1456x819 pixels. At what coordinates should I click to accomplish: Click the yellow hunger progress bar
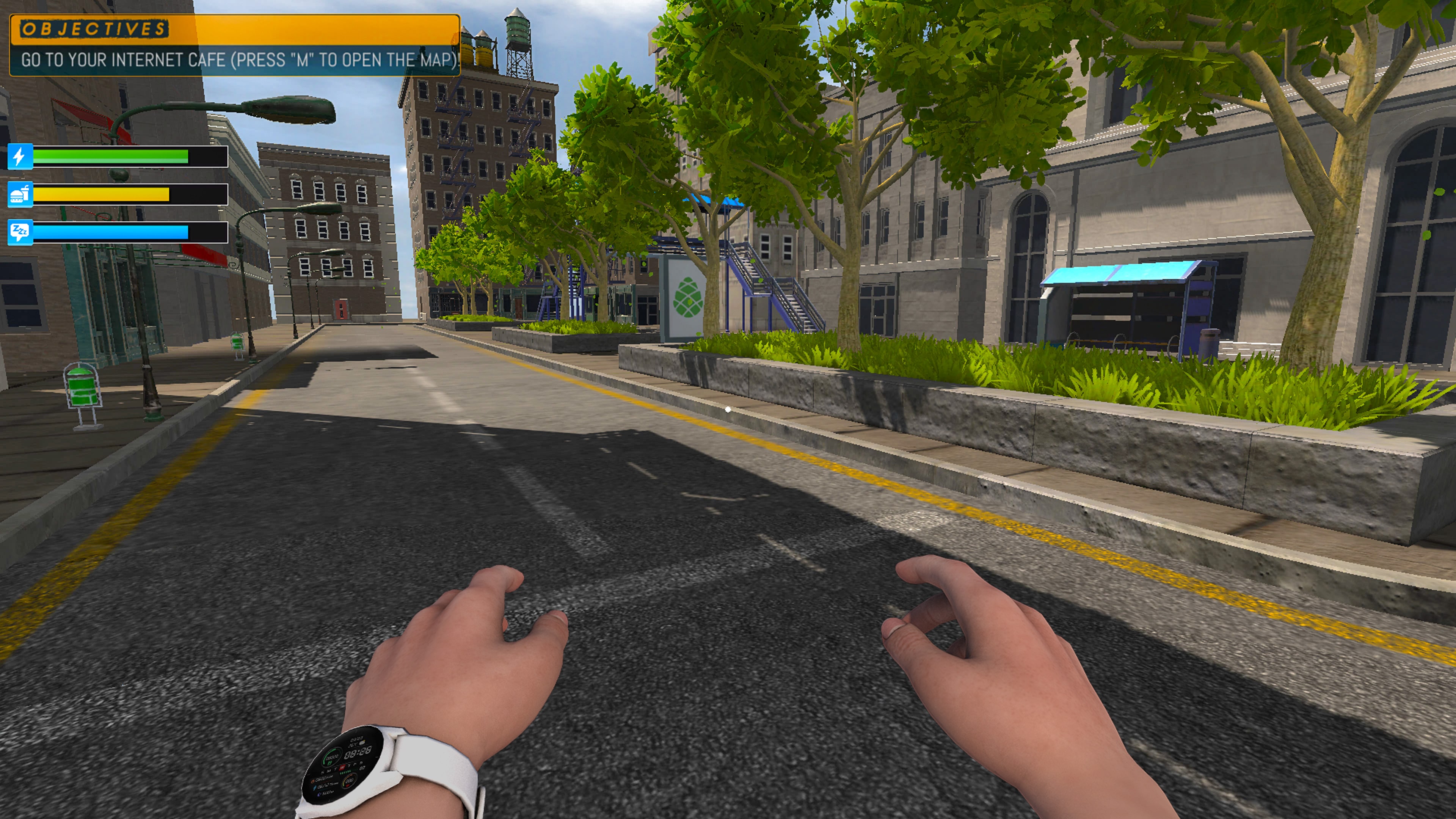tap(102, 195)
